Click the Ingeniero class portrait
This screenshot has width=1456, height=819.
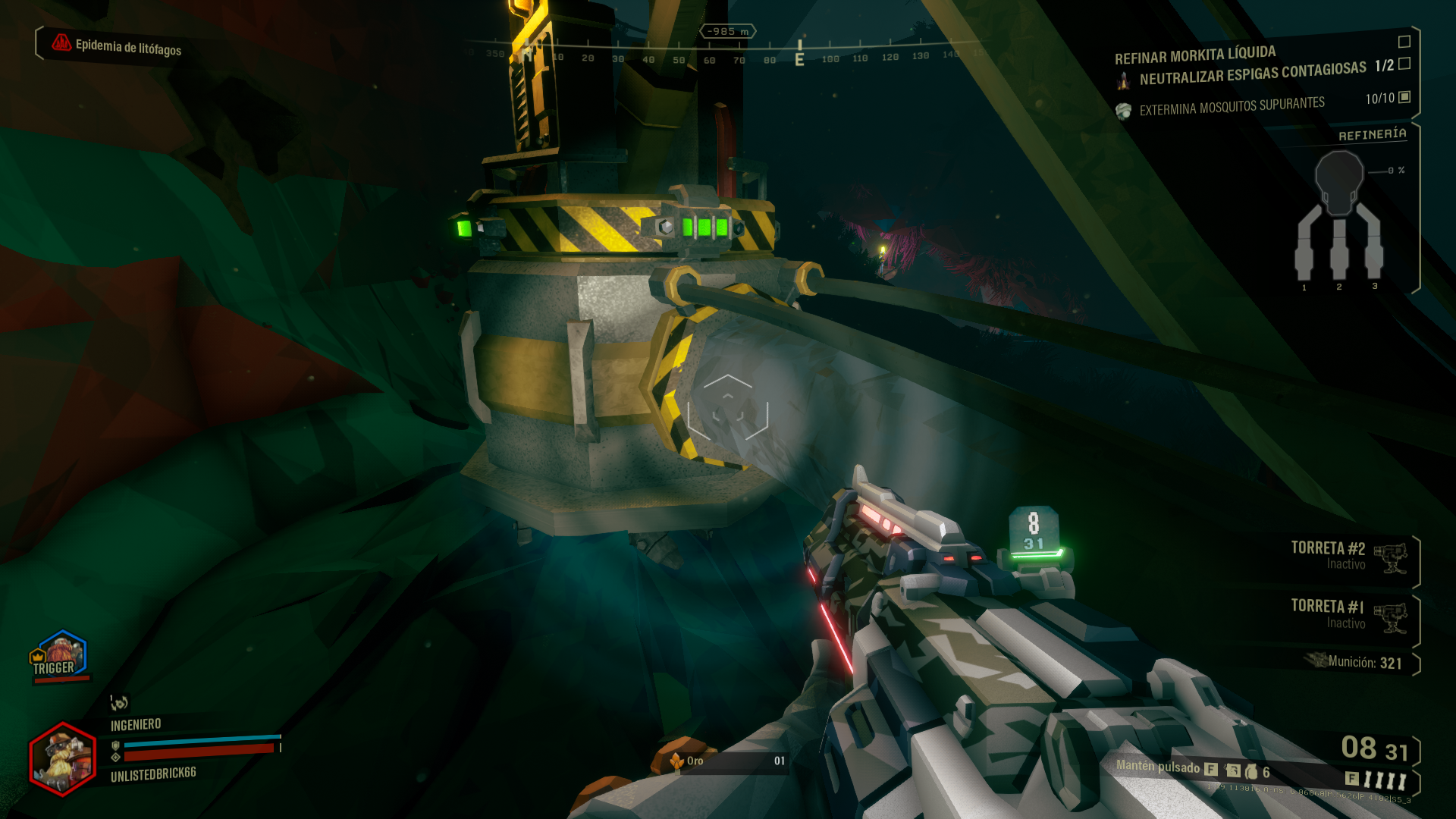pyautogui.click(x=62, y=758)
